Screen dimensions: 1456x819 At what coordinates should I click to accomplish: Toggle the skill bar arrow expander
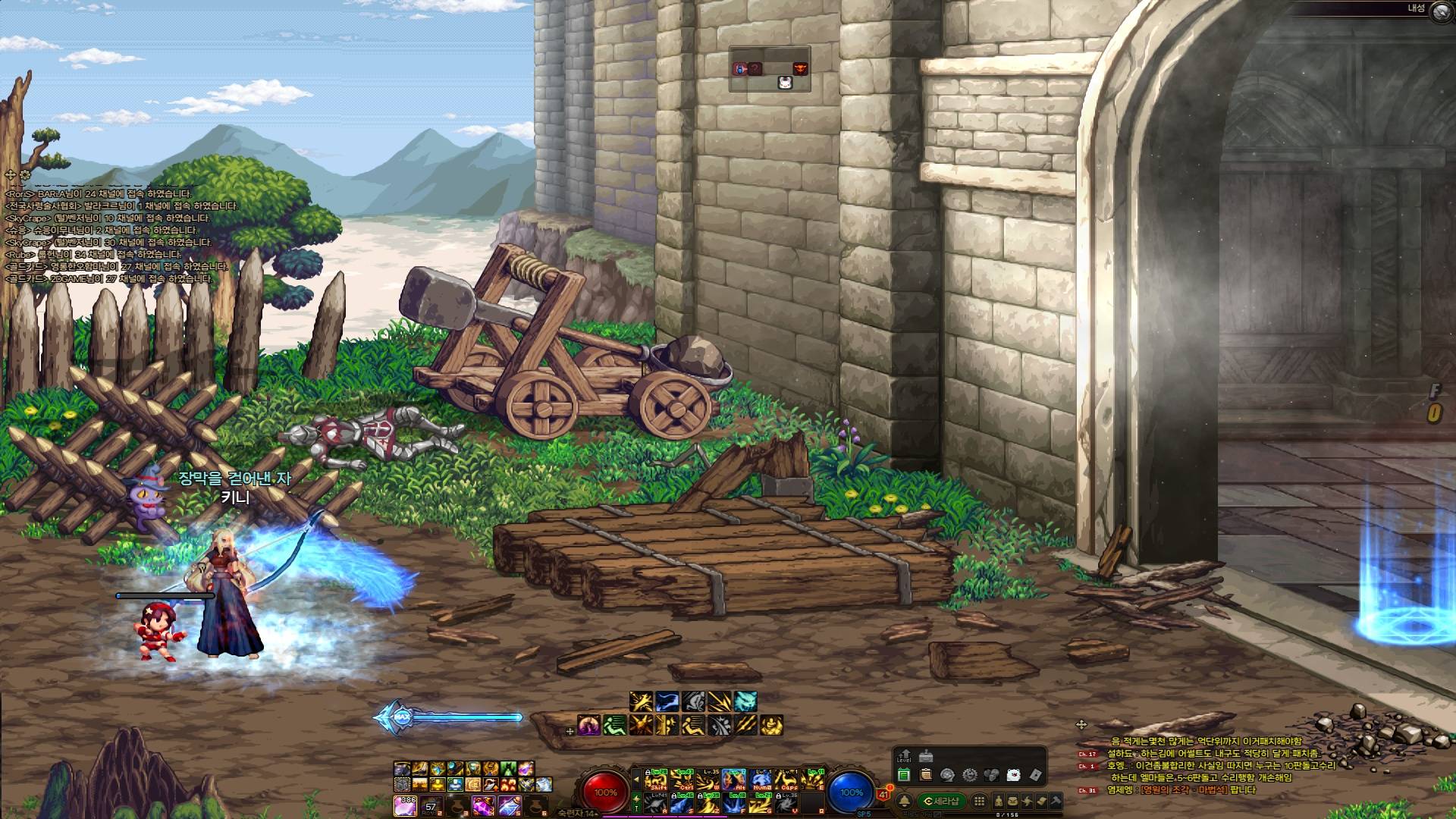636,778
